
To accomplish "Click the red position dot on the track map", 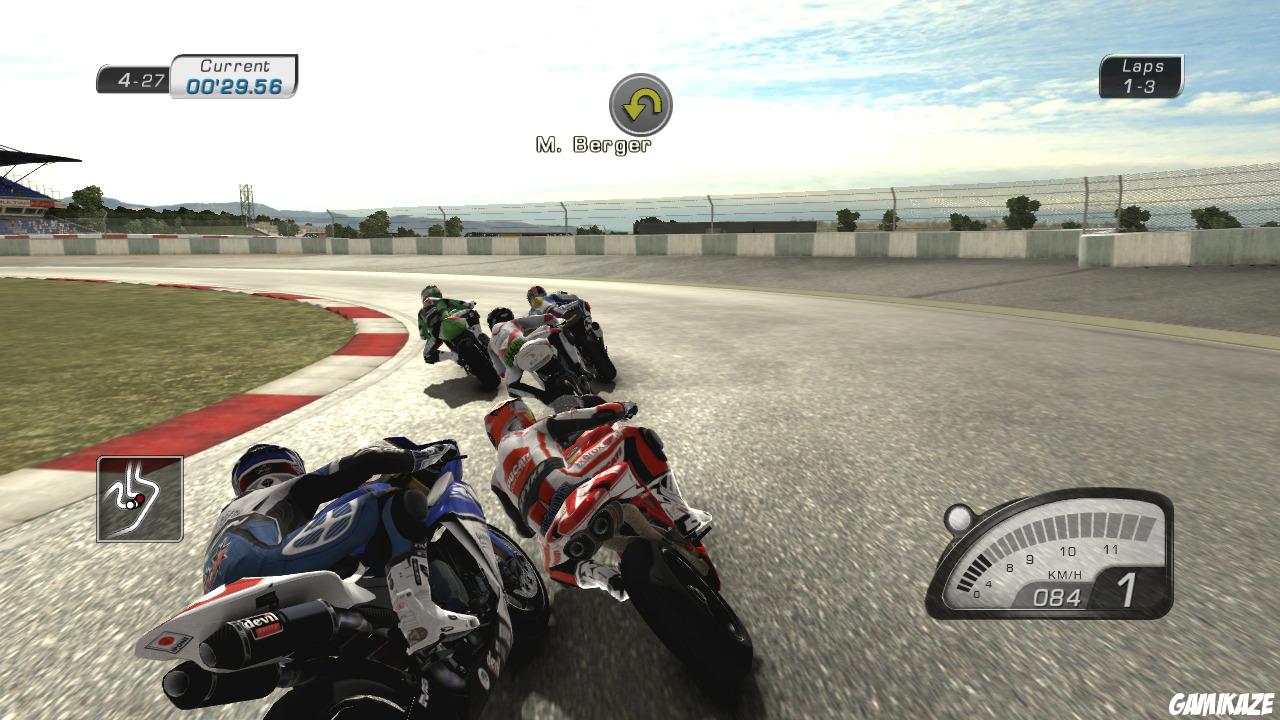I will click(x=140, y=499).
